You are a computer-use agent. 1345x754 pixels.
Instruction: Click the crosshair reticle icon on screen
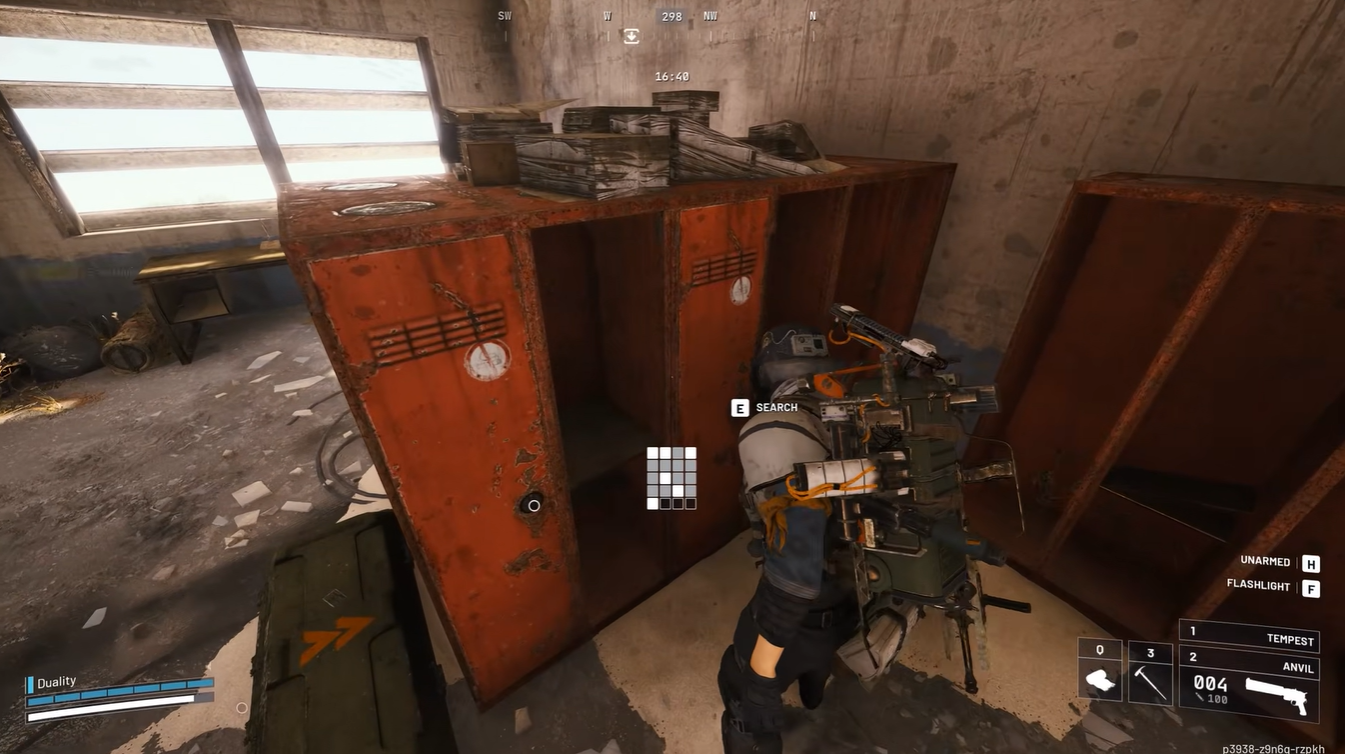pos(534,506)
